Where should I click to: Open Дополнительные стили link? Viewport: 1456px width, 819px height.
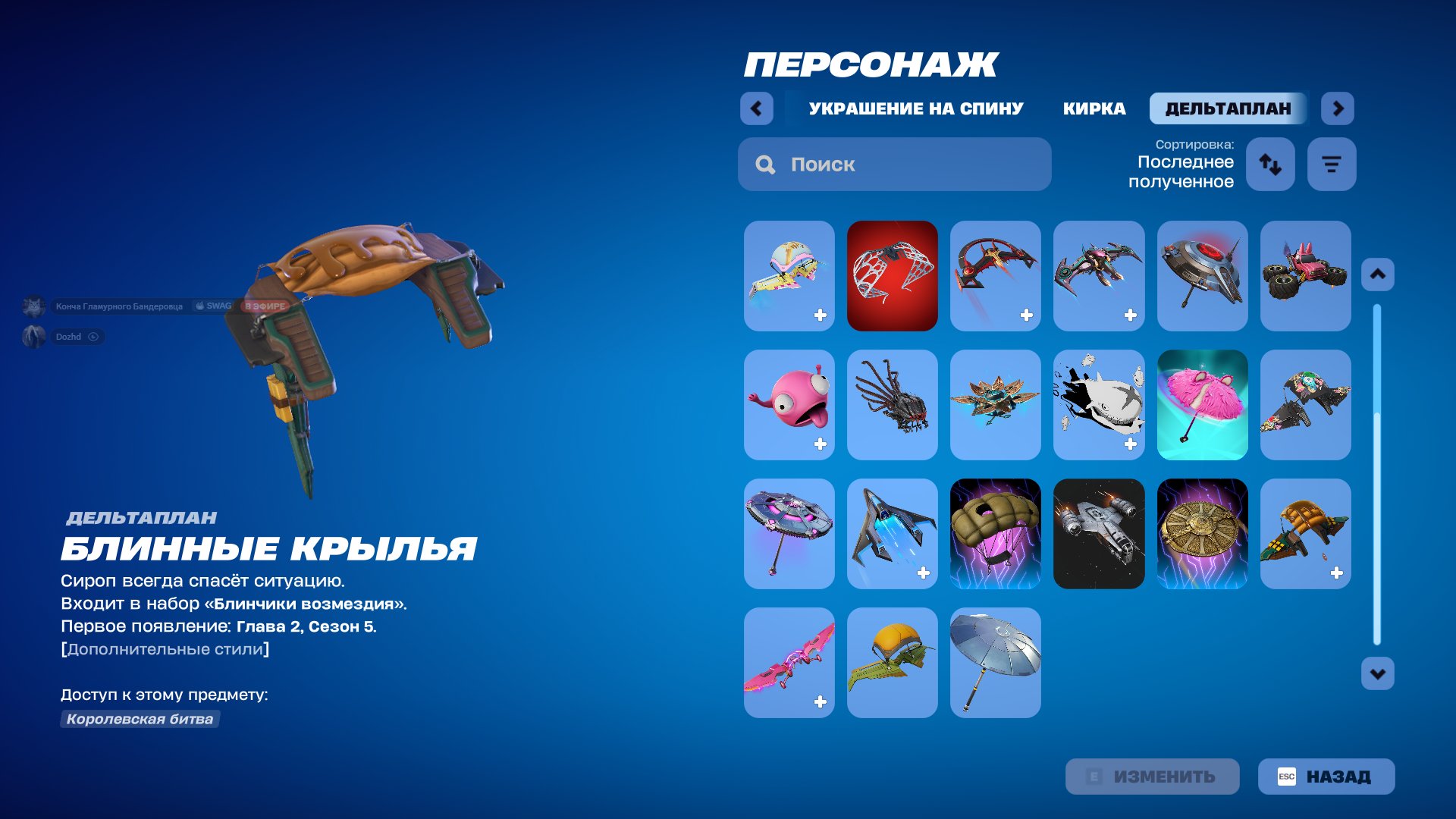tap(164, 649)
